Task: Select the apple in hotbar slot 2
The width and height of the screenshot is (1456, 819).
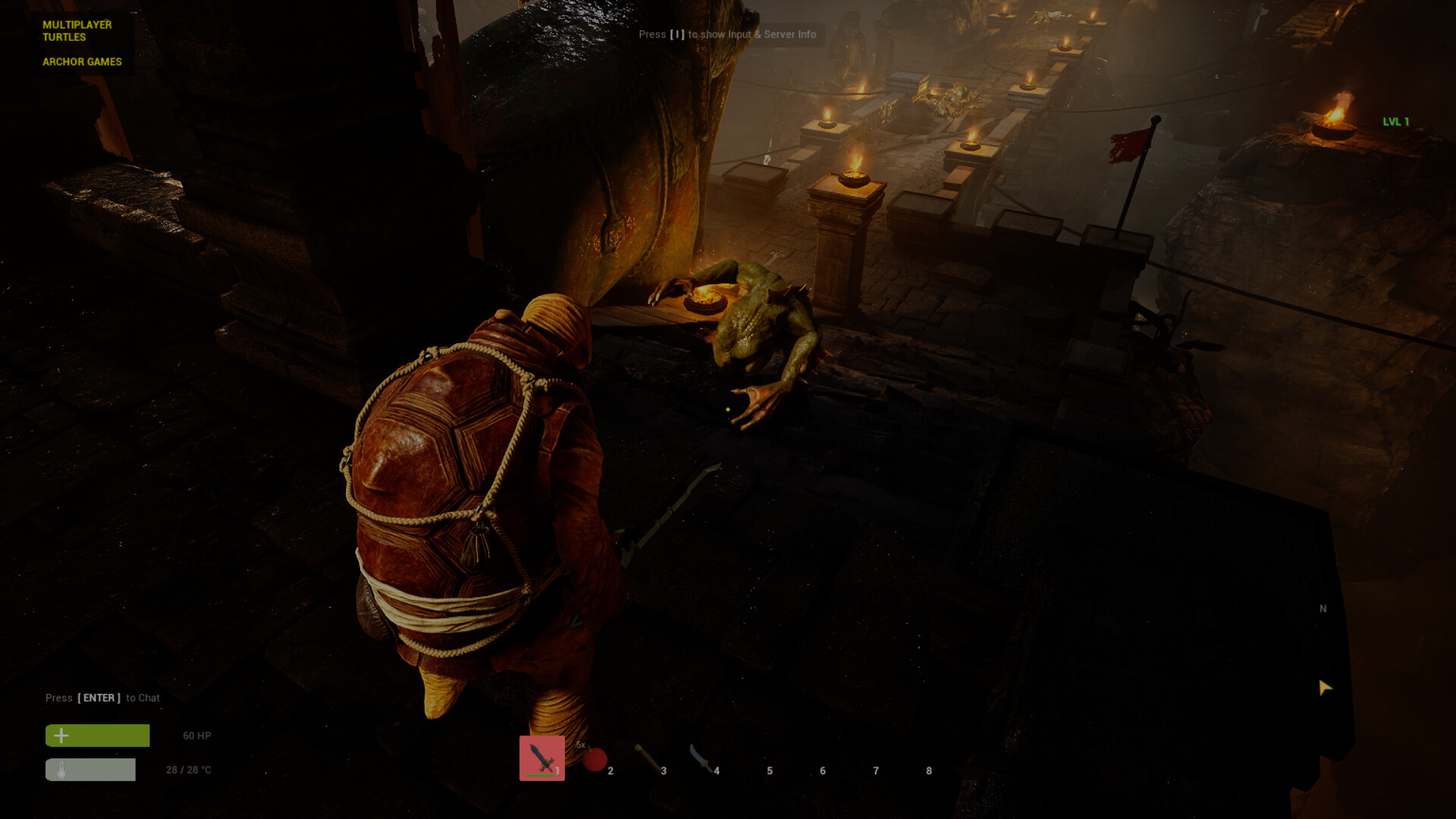Action: click(595, 758)
